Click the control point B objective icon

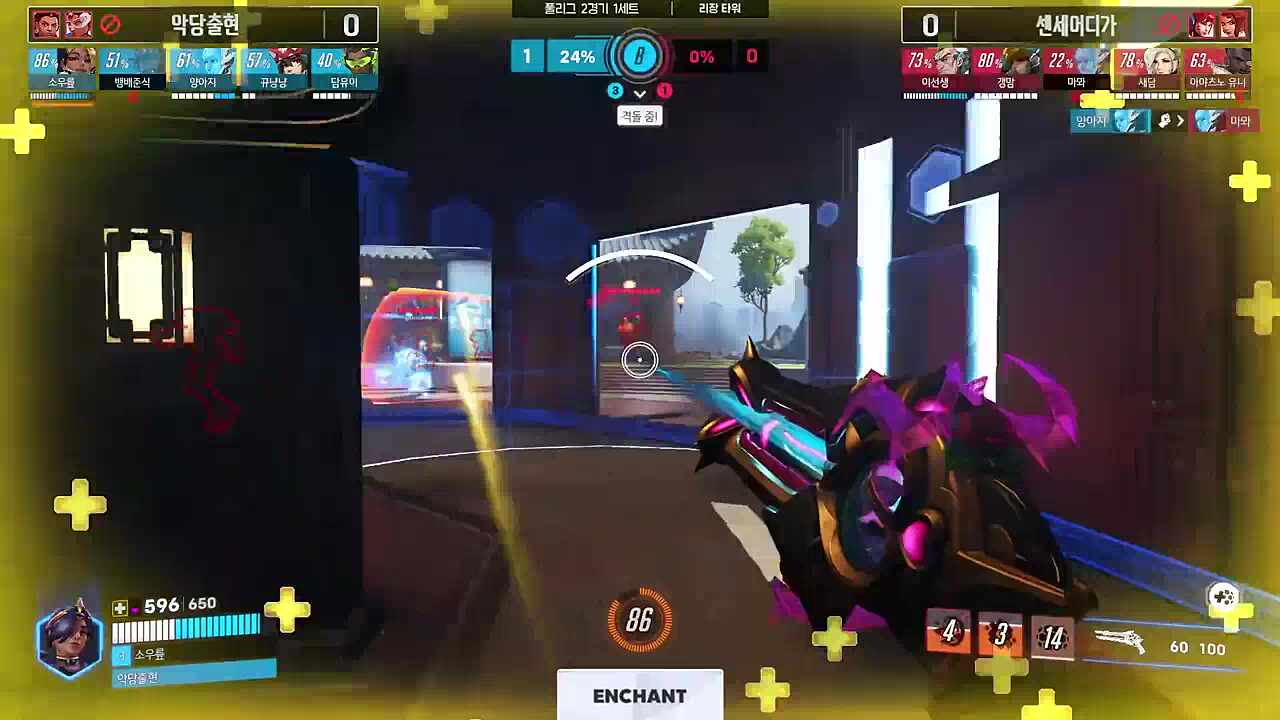(x=639, y=57)
